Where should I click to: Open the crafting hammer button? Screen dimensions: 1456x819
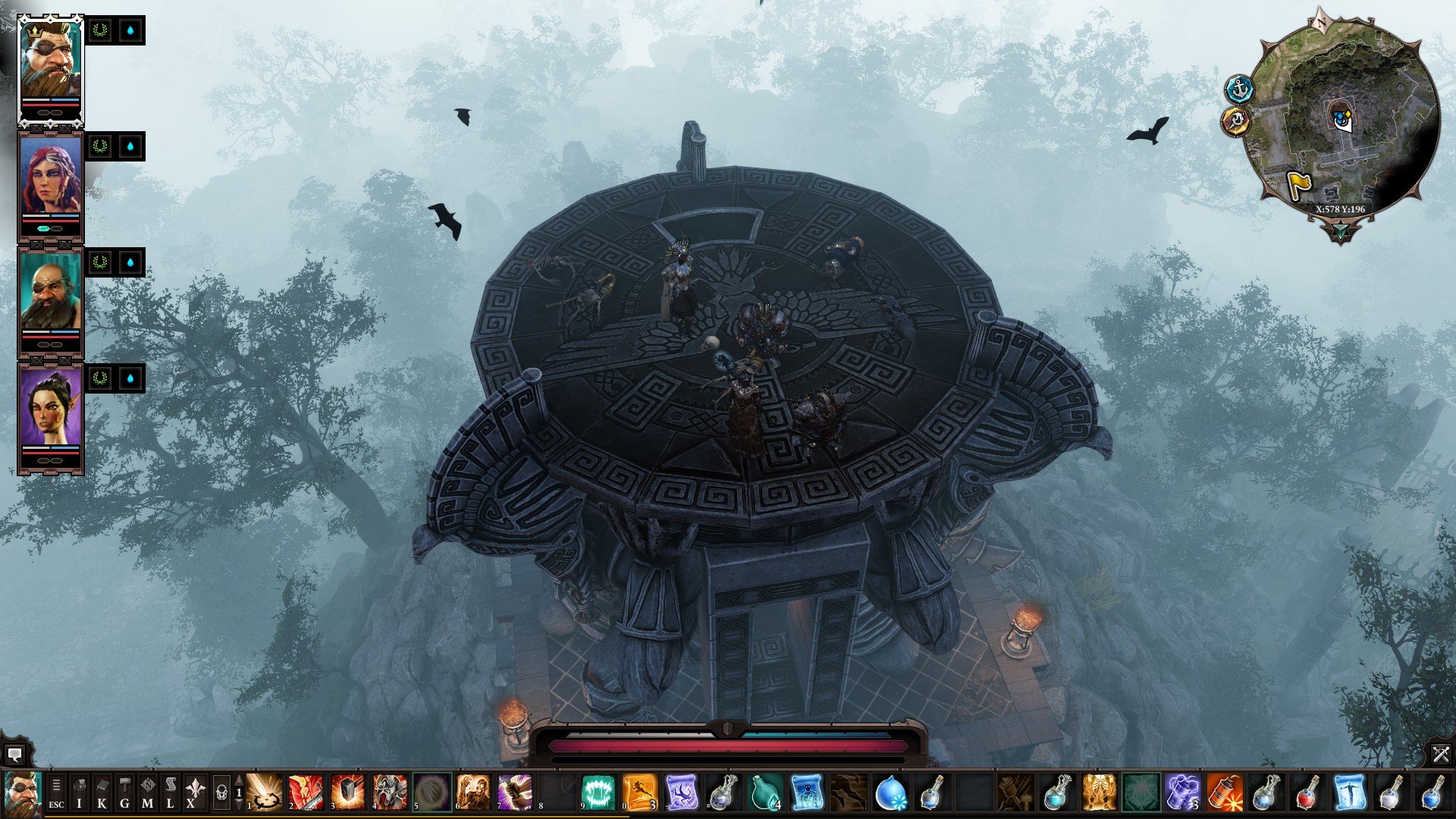tap(124, 793)
